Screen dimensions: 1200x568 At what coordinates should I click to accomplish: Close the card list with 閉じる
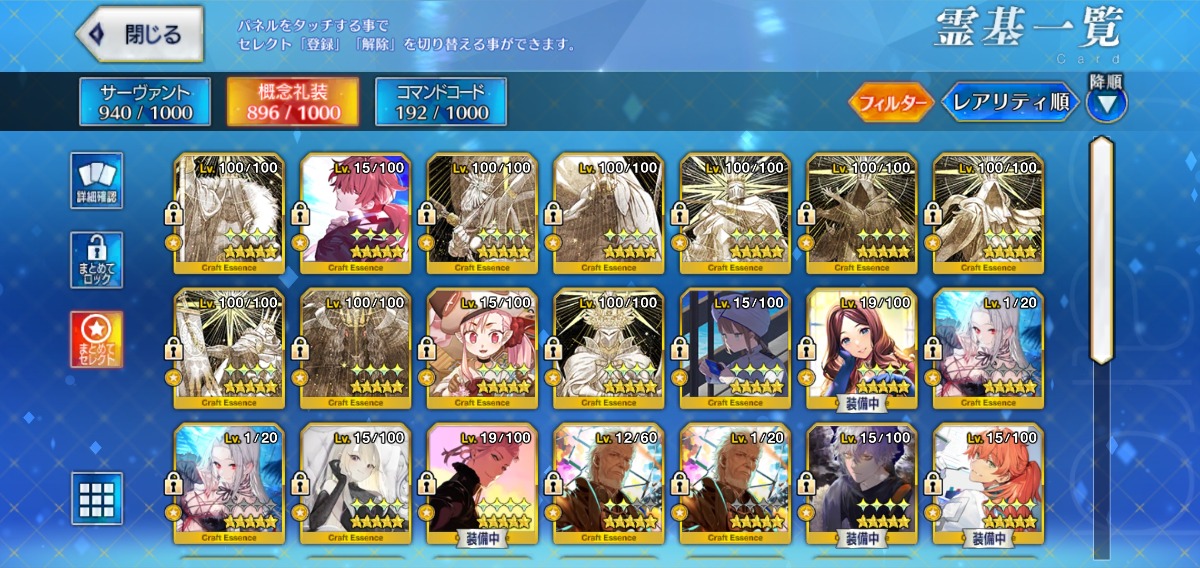[x=140, y=35]
